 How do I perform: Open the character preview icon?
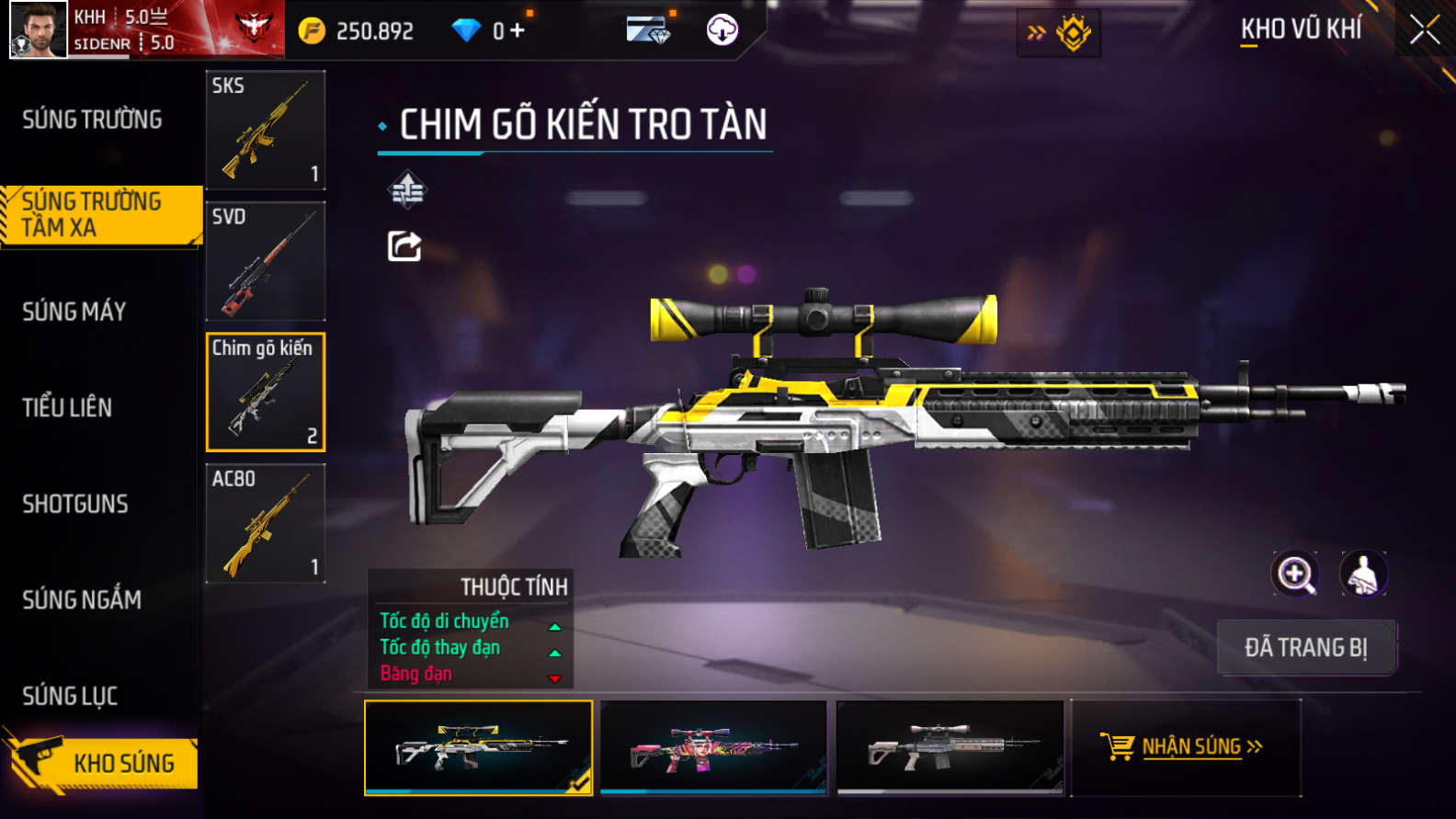[1363, 574]
